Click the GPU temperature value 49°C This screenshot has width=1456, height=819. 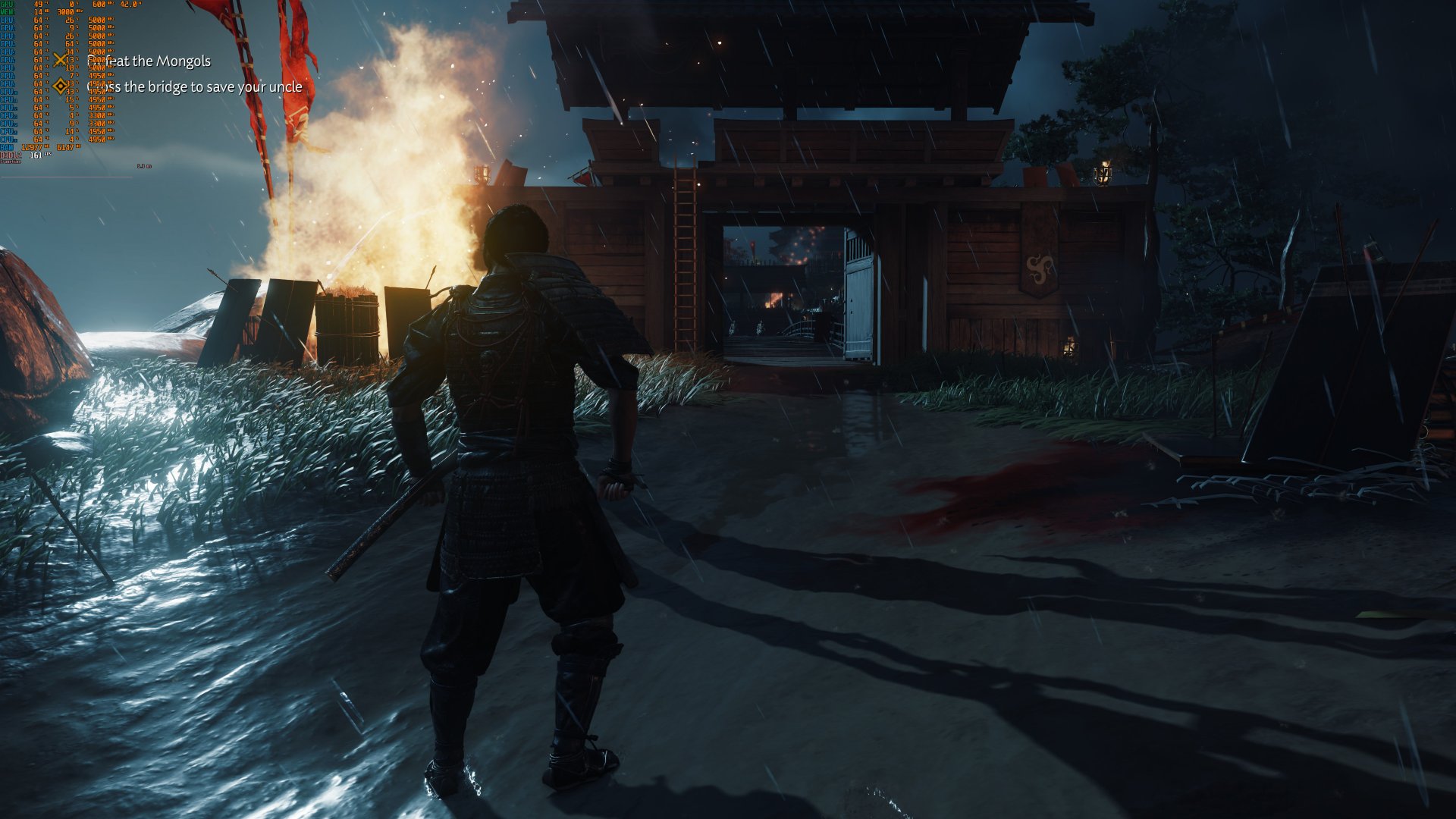pos(38,5)
